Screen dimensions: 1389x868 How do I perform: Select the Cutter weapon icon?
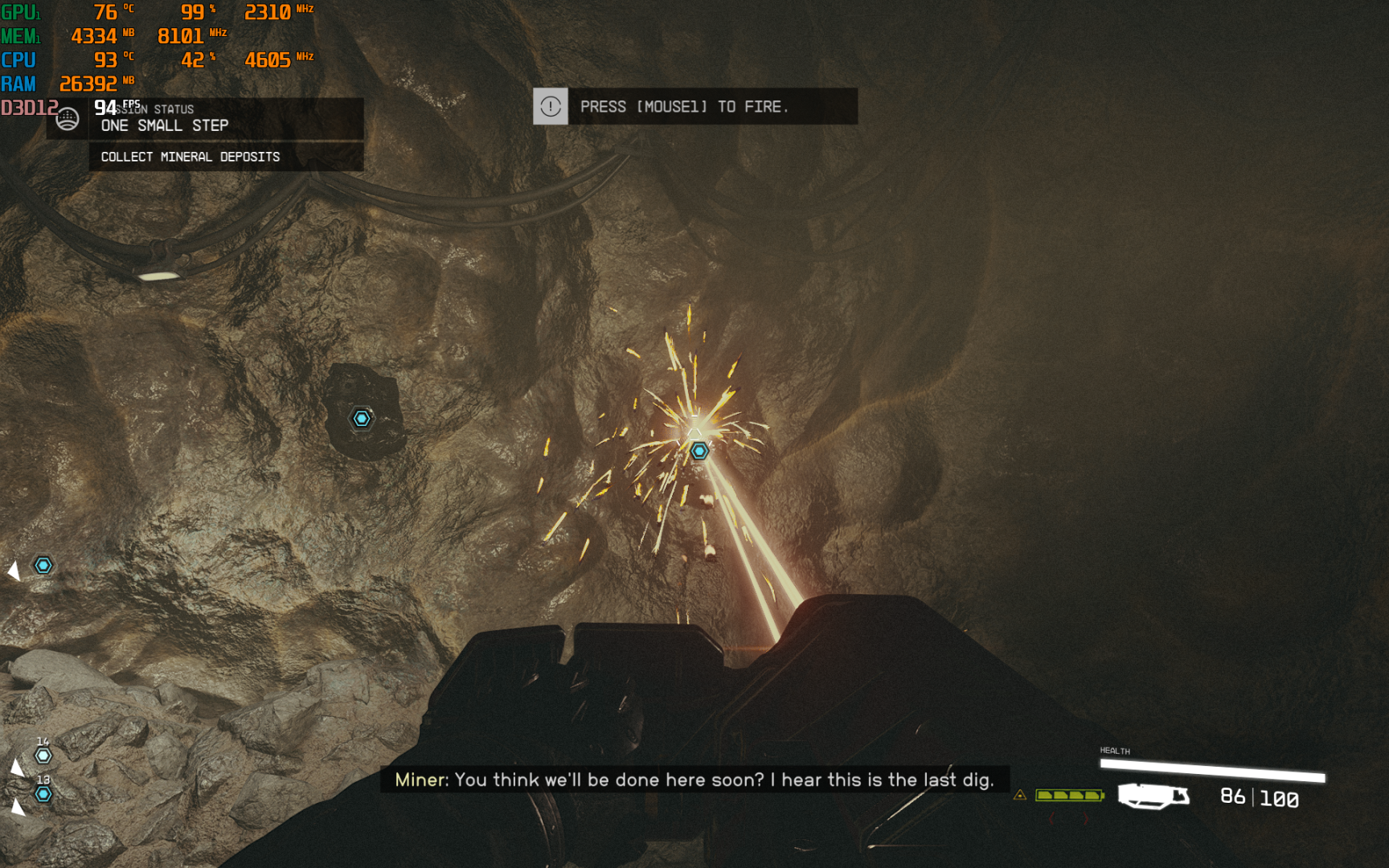click(1153, 796)
